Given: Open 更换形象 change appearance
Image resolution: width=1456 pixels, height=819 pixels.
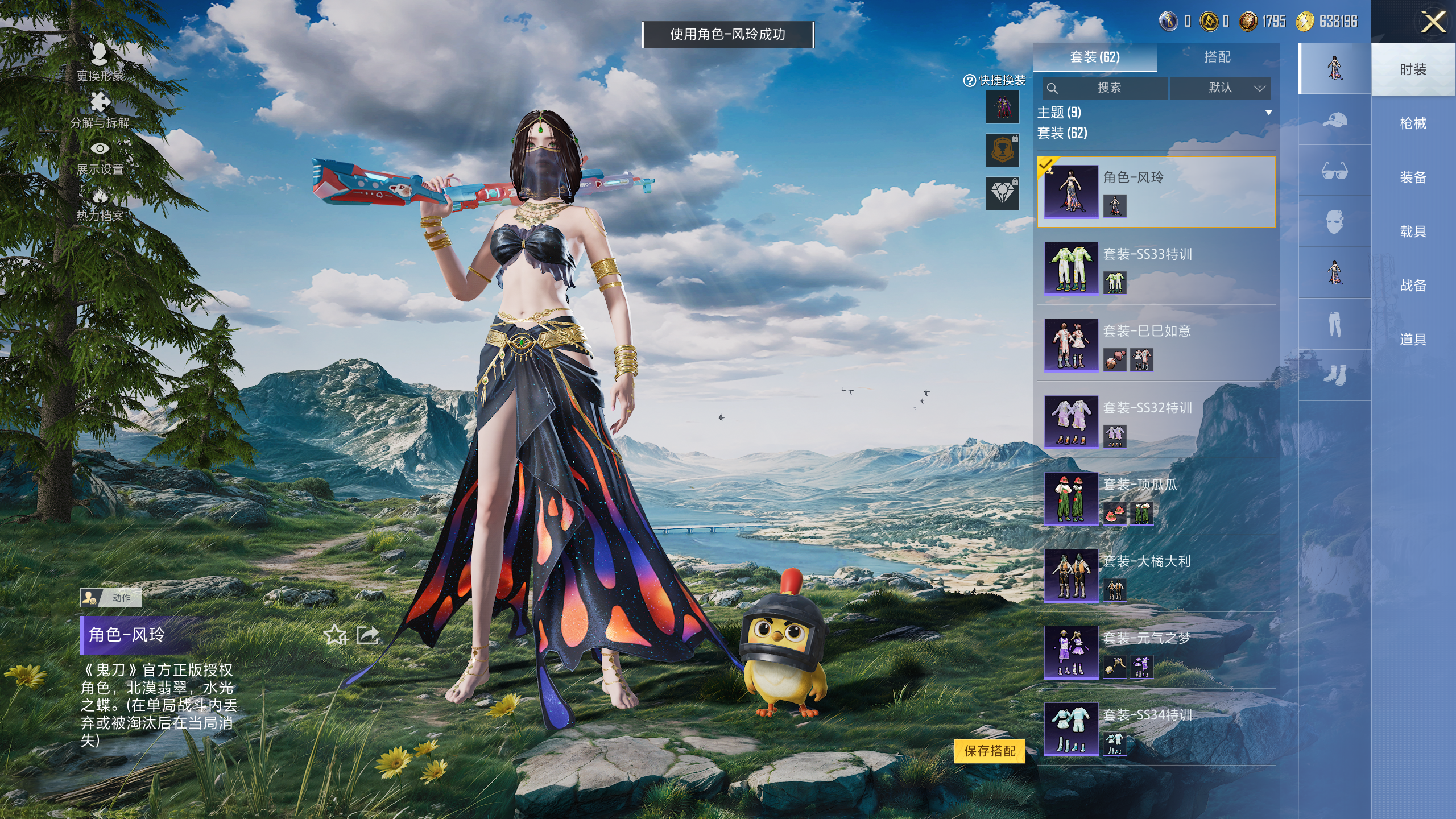Looking at the screenshot, I should coord(100,63).
